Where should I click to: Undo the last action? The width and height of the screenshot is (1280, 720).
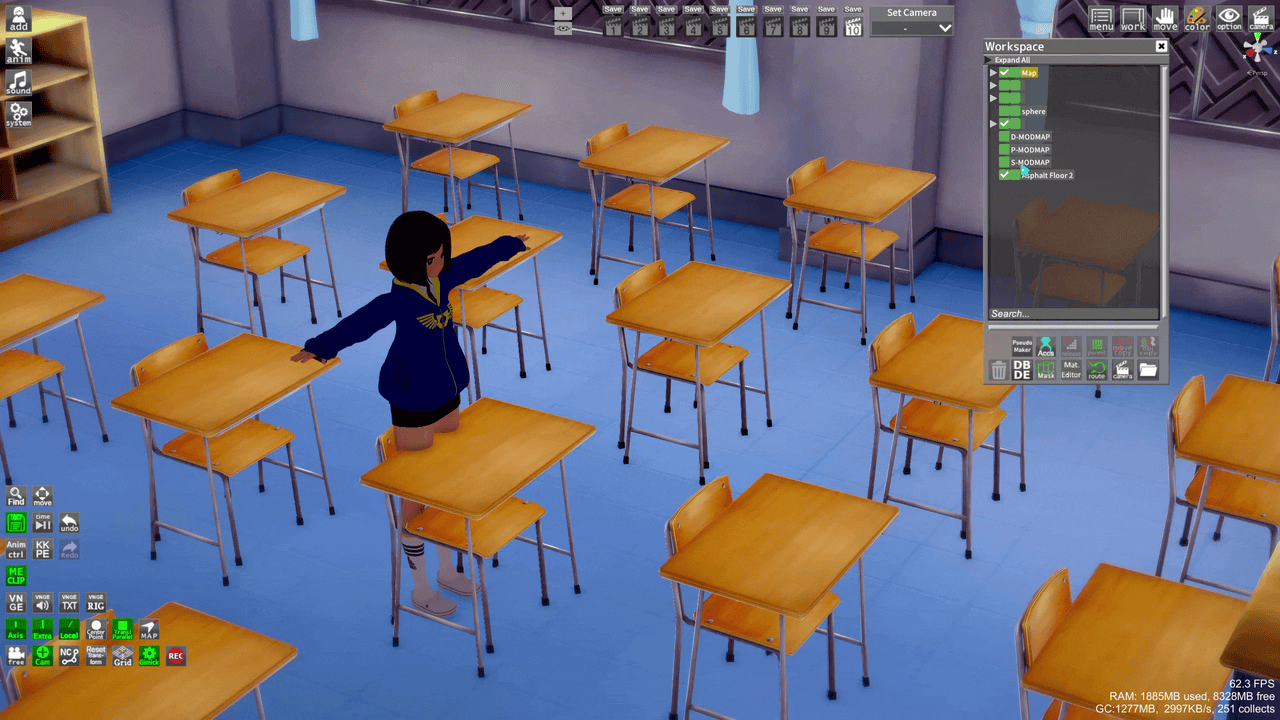click(x=69, y=523)
